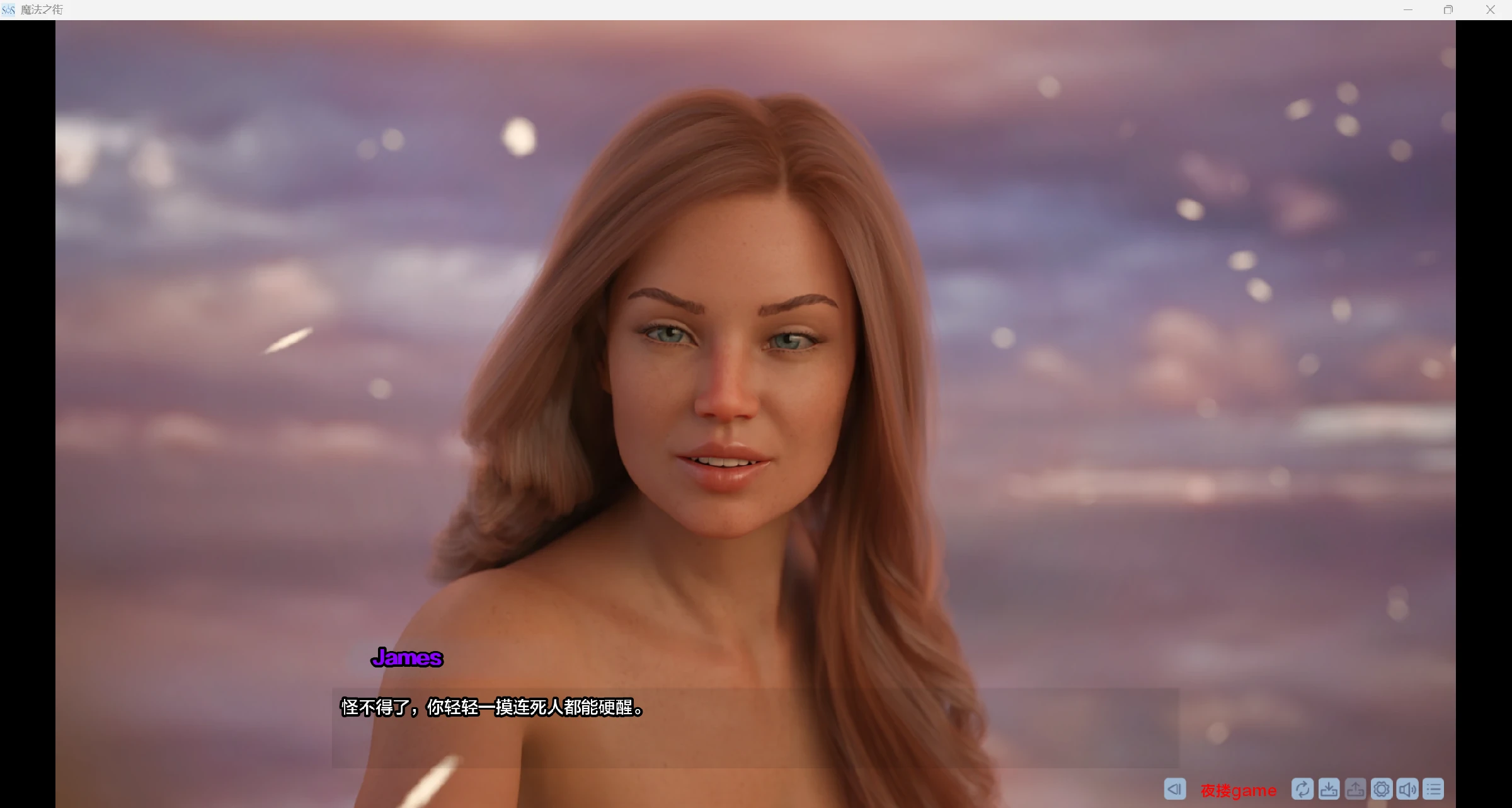Minimize the game window
The width and height of the screenshot is (1512, 808).
[x=1408, y=9]
